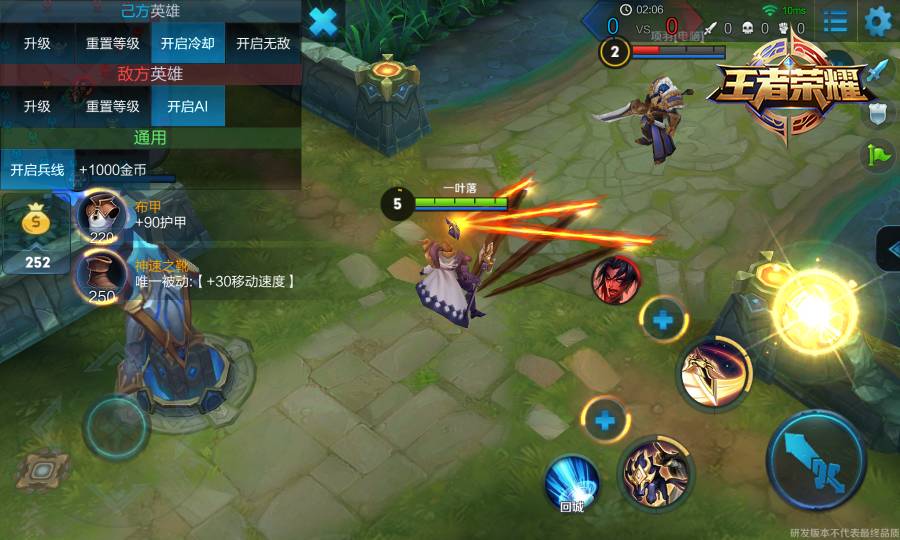This screenshot has height=540, width=900.
Task: Click 升级 under the 己方英雄 section
Action: point(37,44)
